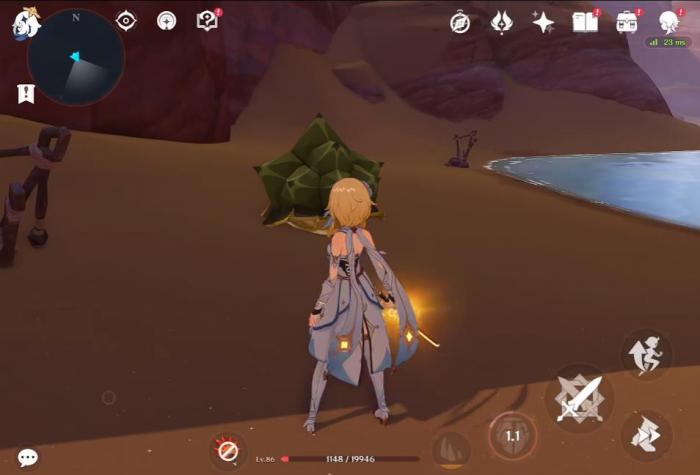Open the crossed-out compass icon
Viewport: 700px width, 475px height.
click(460, 23)
